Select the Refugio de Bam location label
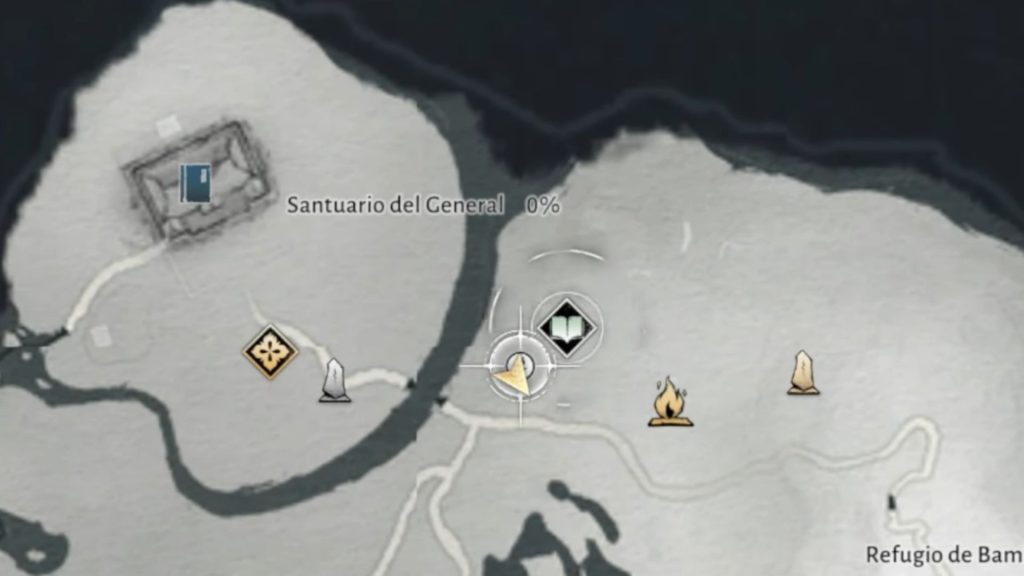The image size is (1024, 576). click(x=943, y=554)
